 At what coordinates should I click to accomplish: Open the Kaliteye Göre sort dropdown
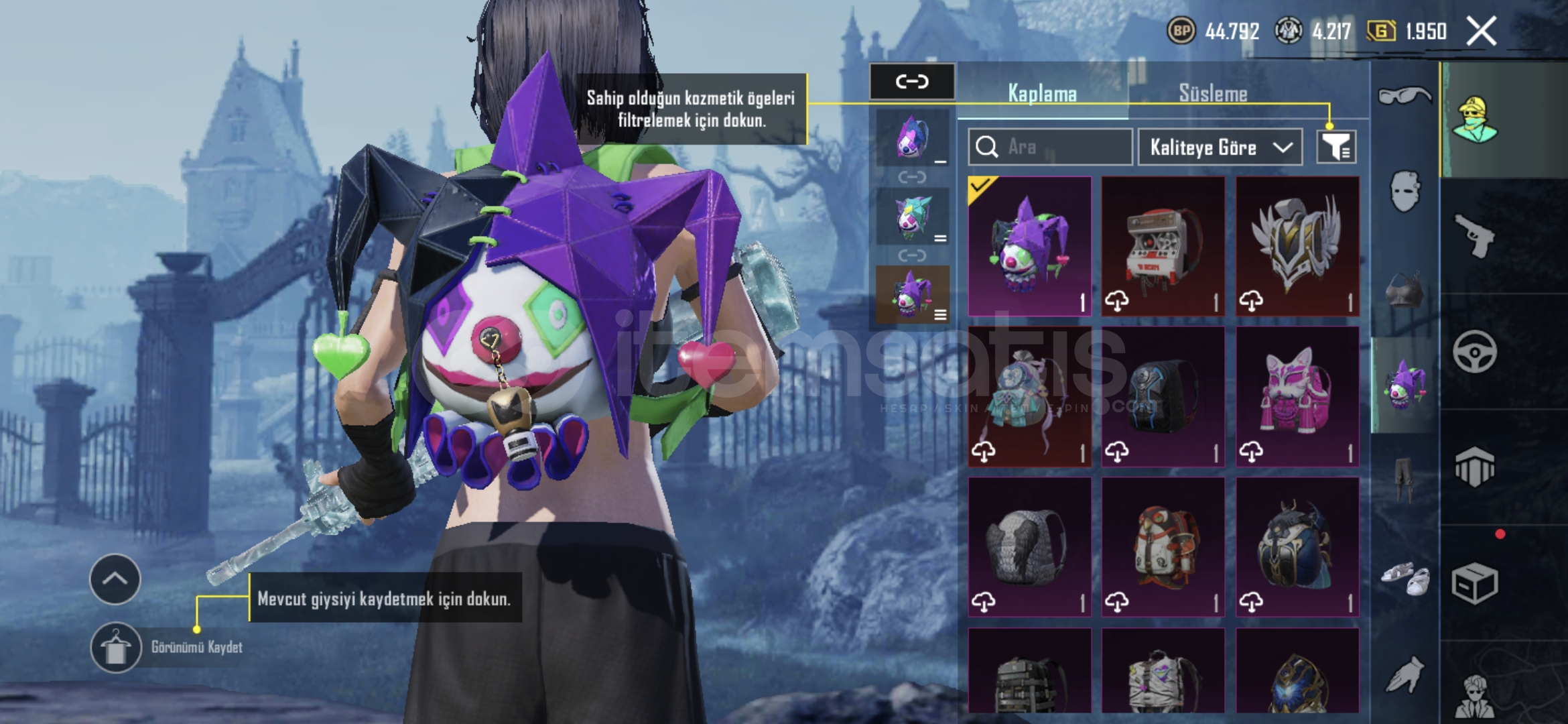click(x=1220, y=147)
